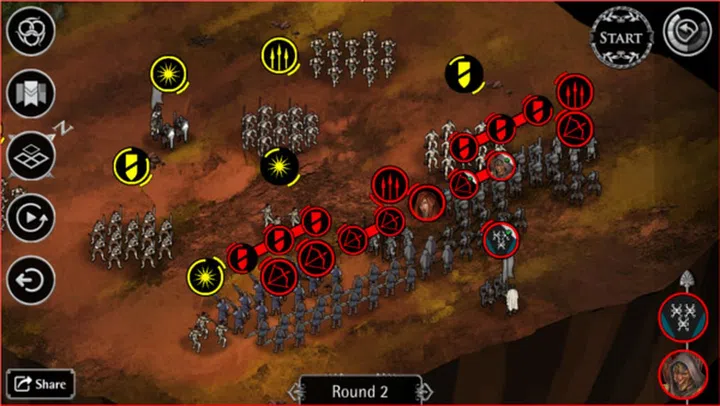Open the circular emblem menu beside START
The height and width of the screenshot is (406, 720).
686,34
